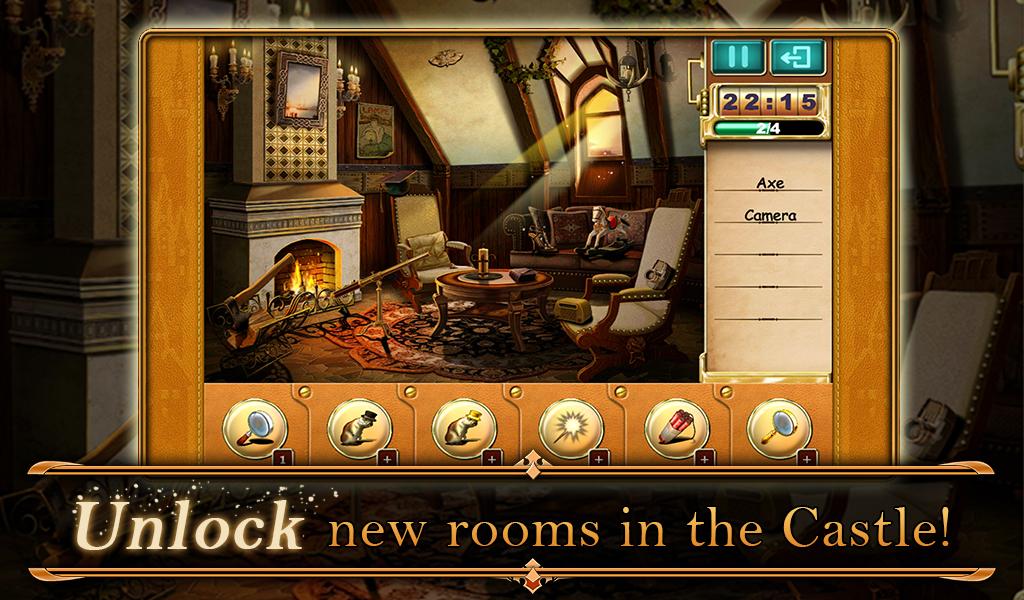The image size is (1024, 600).
Task: Activate the yellow-hat gopher helper
Action: click(x=464, y=430)
